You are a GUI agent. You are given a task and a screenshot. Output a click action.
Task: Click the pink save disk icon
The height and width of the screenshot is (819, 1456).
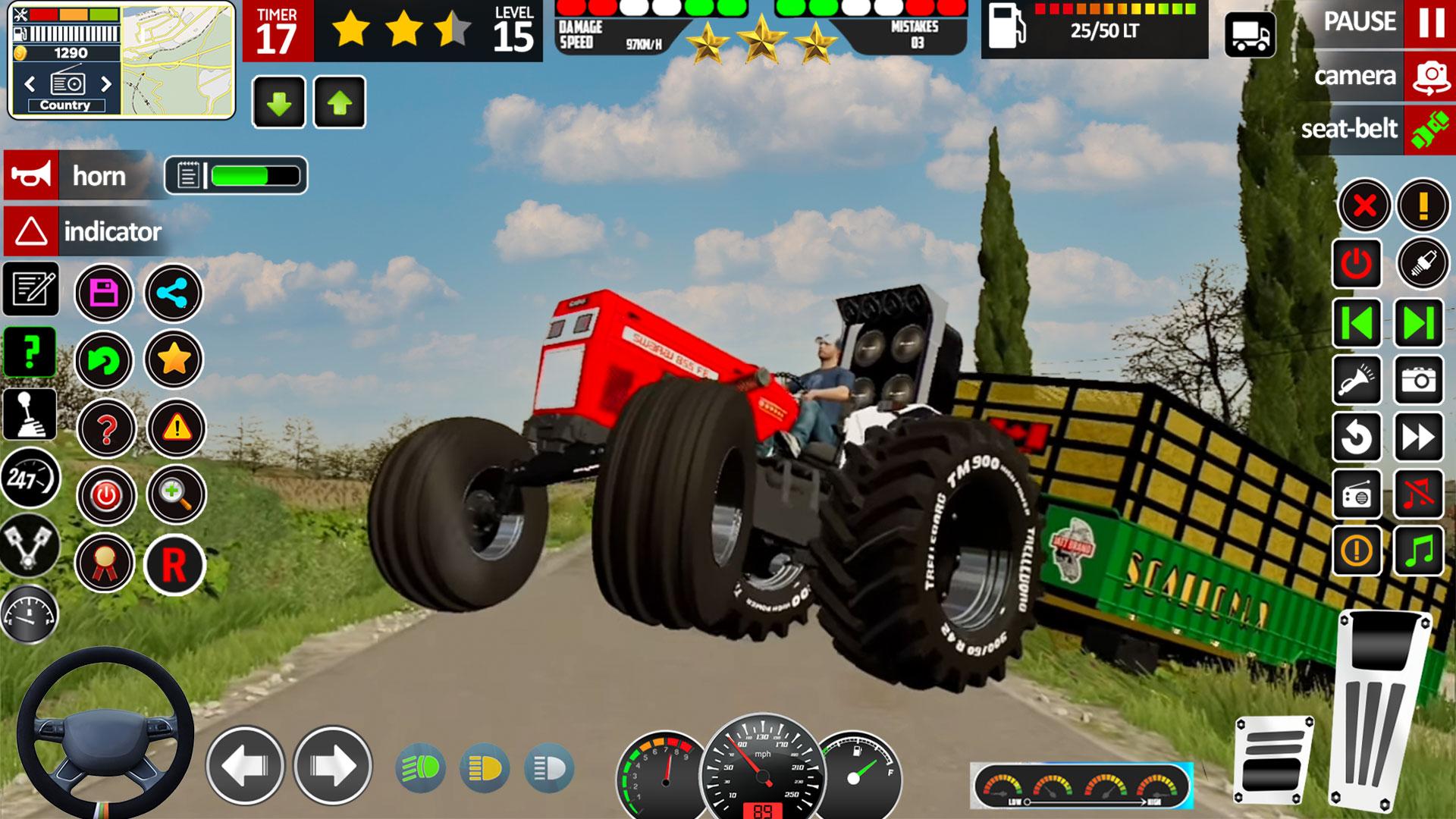(x=104, y=293)
